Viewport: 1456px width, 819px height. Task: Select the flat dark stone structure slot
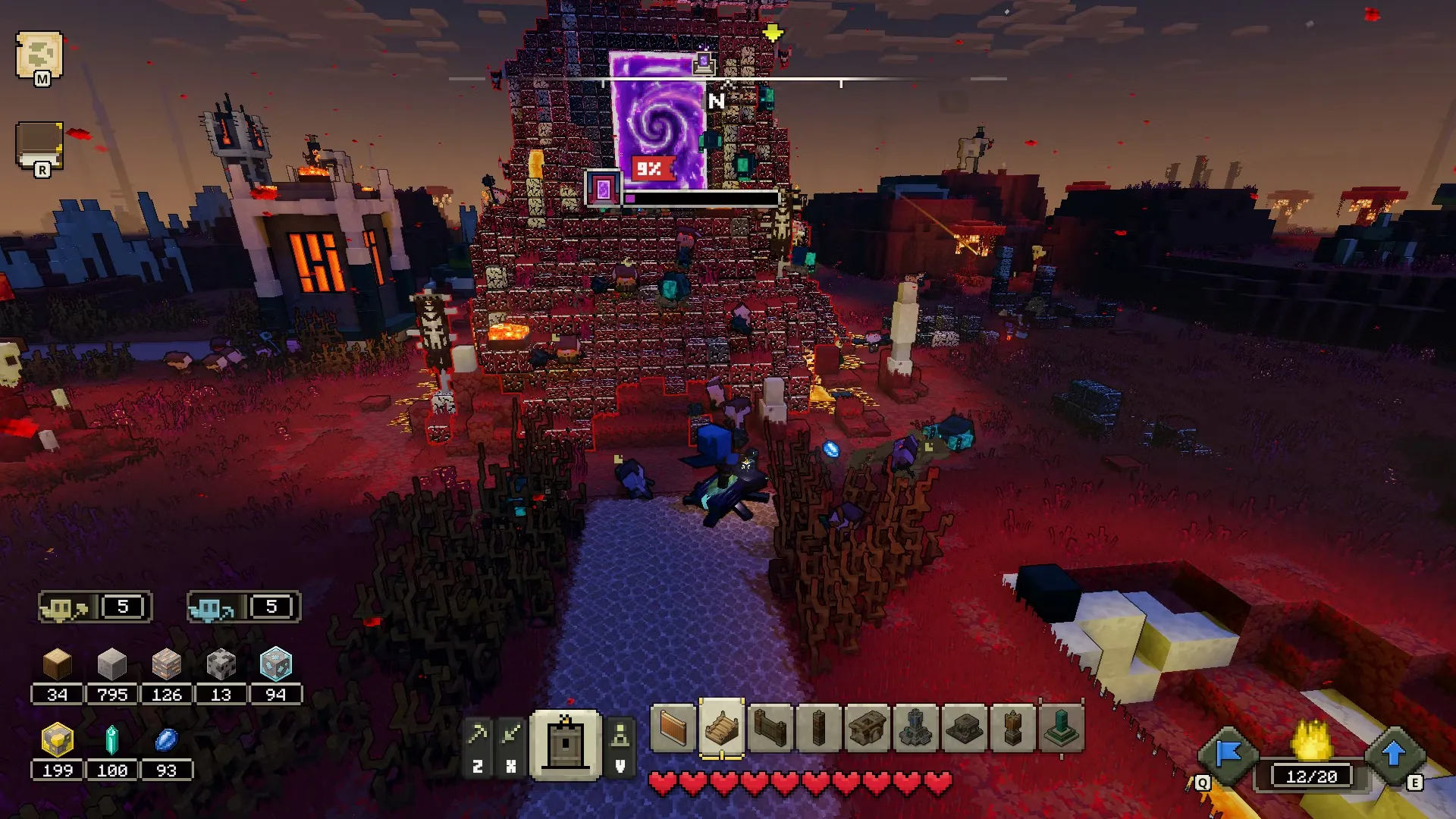click(x=965, y=729)
